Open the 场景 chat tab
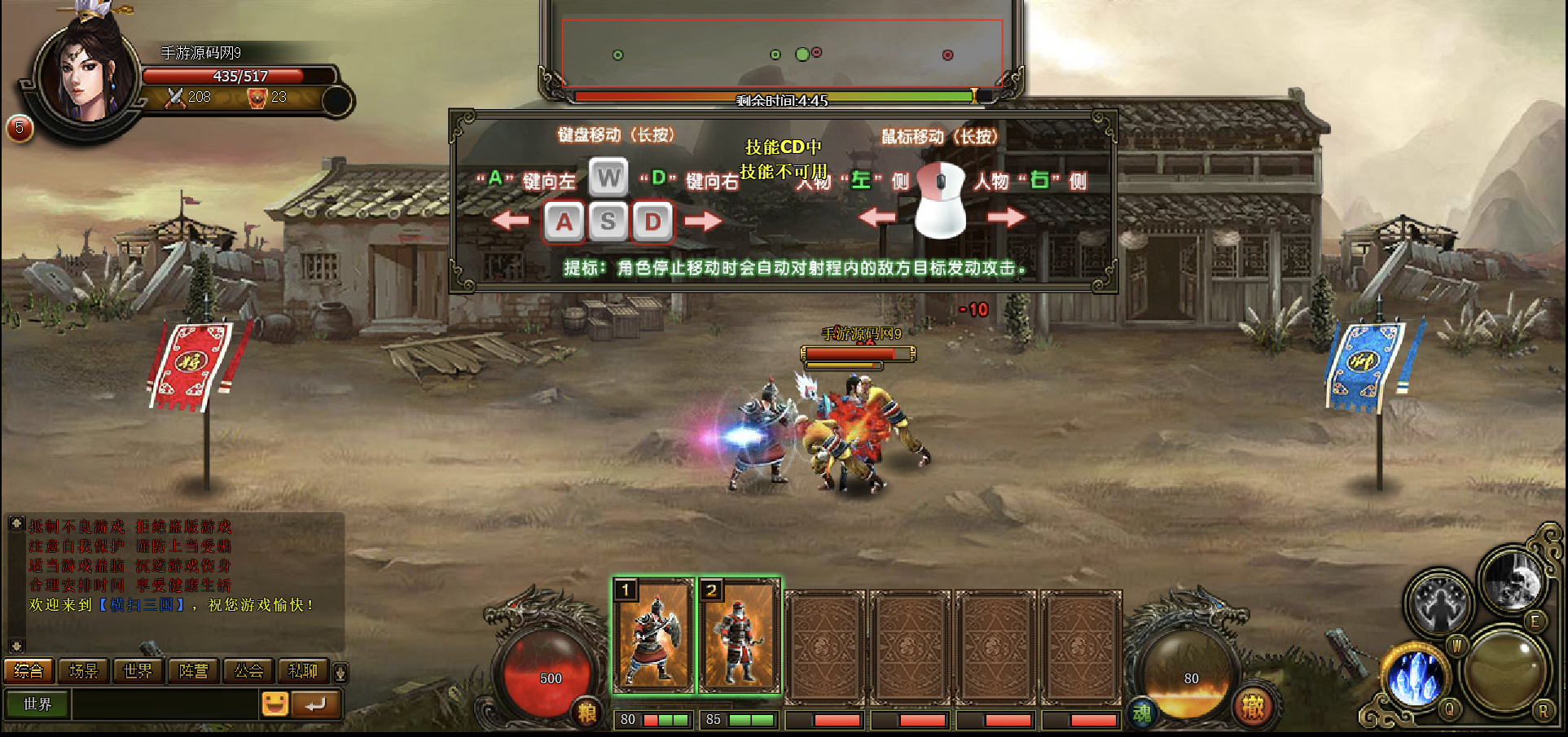 point(83,671)
